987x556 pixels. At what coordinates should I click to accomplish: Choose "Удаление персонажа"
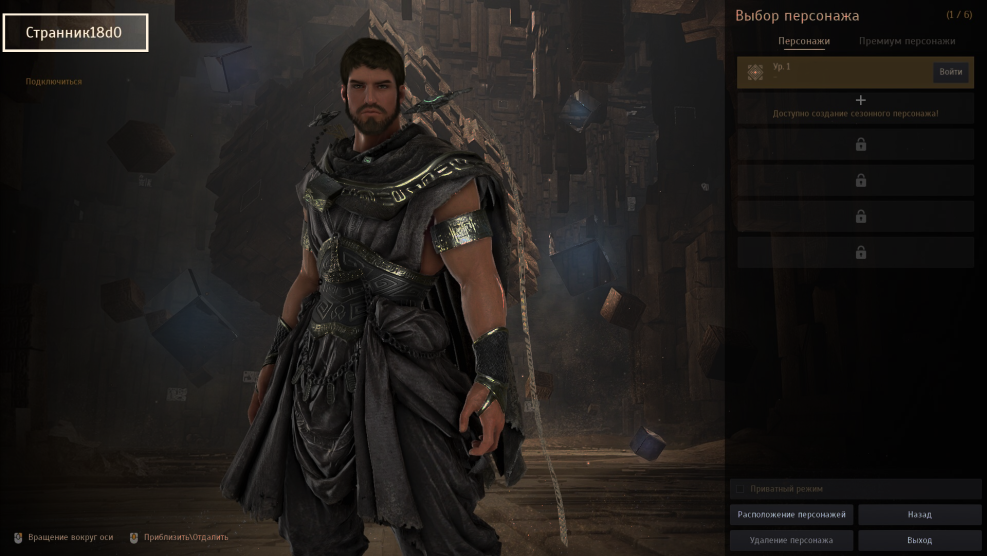pos(791,541)
